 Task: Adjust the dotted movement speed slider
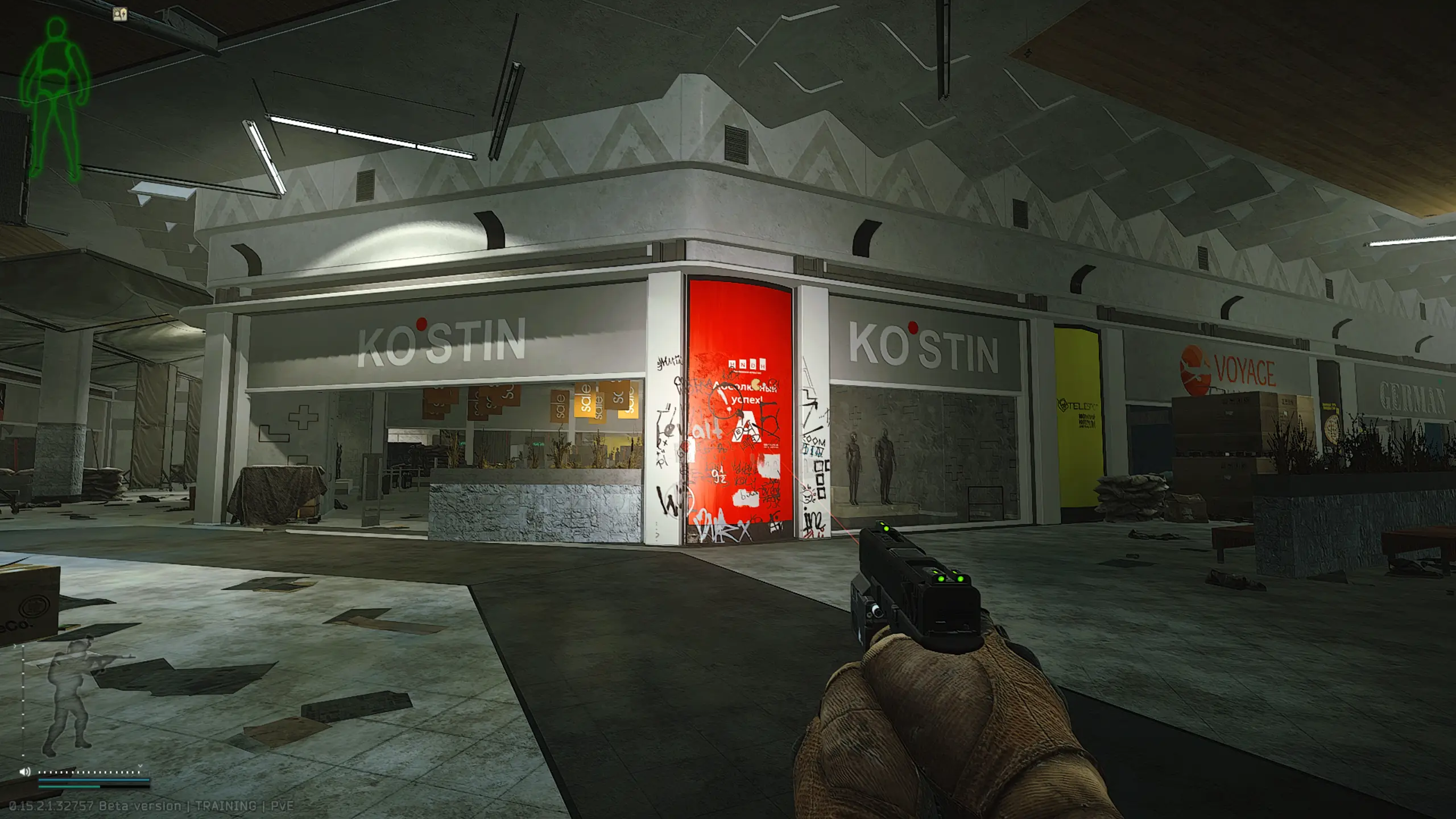pyautogui.click(x=89, y=772)
